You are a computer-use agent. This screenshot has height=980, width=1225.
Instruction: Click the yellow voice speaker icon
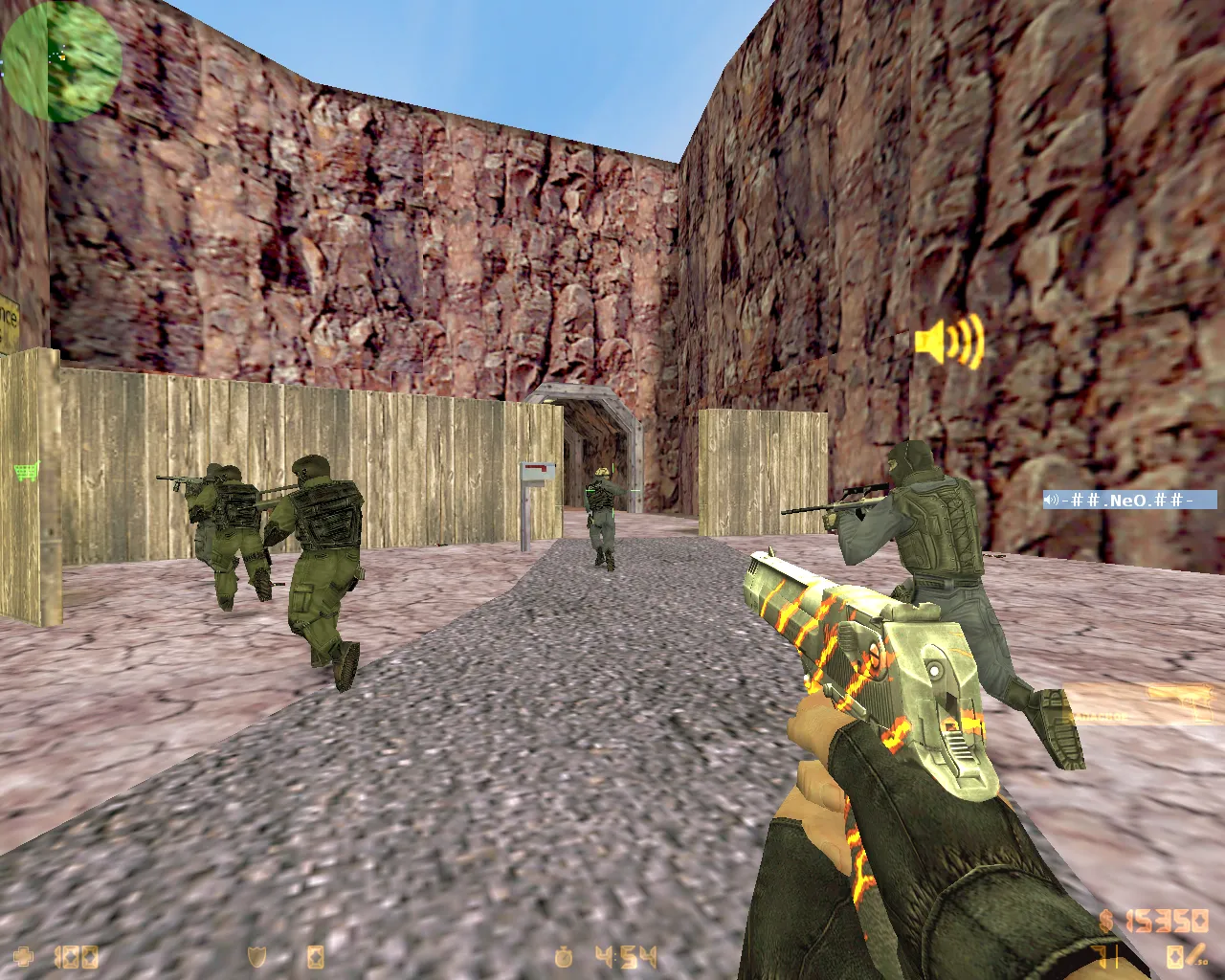[948, 341]
